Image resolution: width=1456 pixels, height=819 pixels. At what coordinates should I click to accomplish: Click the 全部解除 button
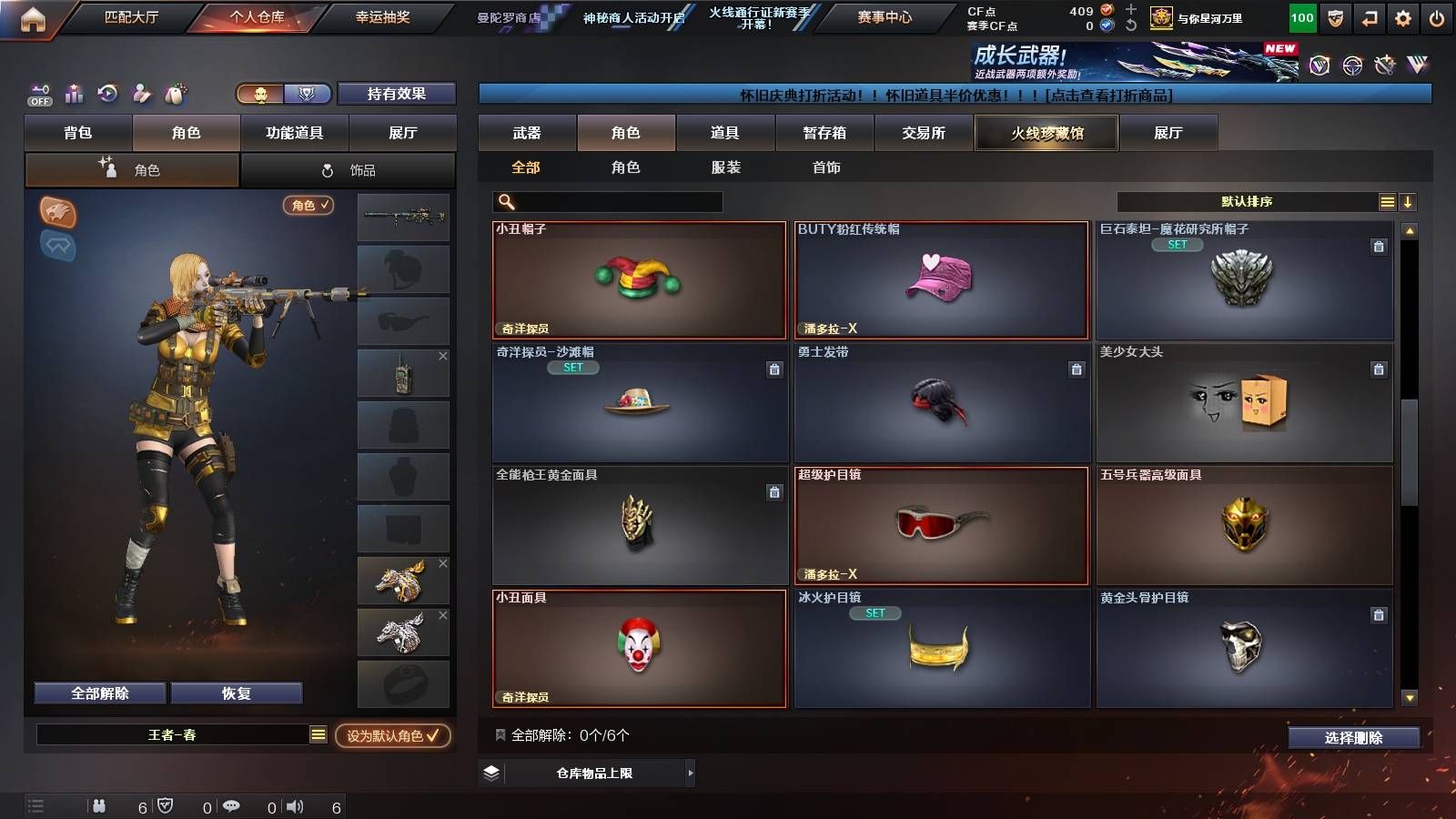pos(98,693)
